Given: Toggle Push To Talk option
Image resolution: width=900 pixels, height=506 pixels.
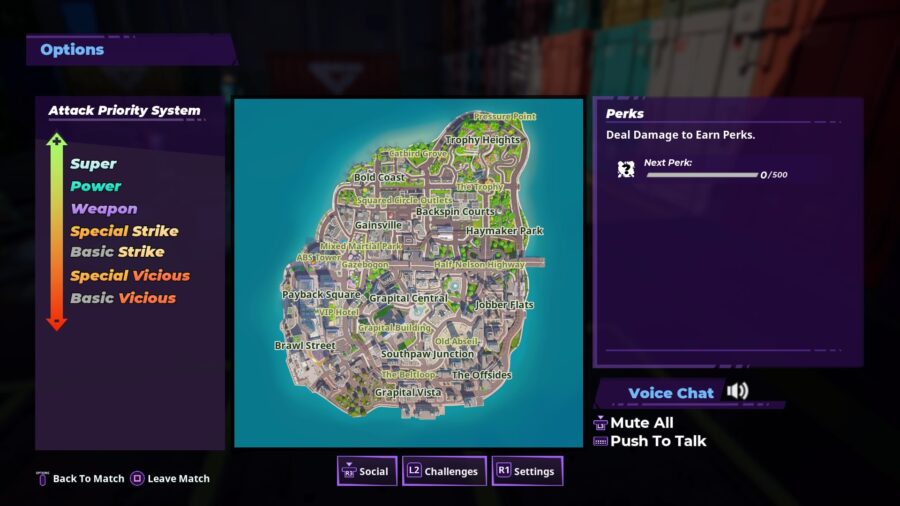Looking at the screenshot, I should pyautogui.click(x=657, y=441).
